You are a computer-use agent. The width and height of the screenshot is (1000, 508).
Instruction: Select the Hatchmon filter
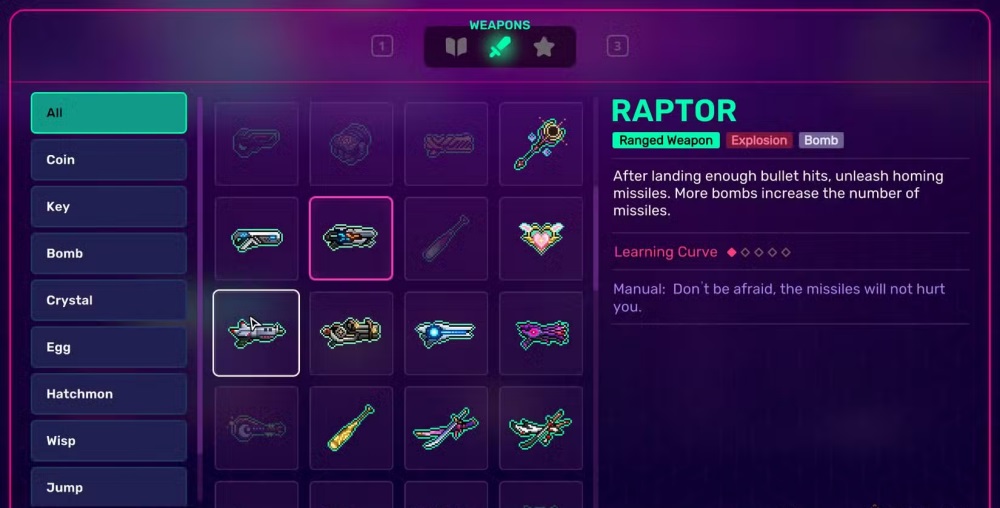(108, 394)
